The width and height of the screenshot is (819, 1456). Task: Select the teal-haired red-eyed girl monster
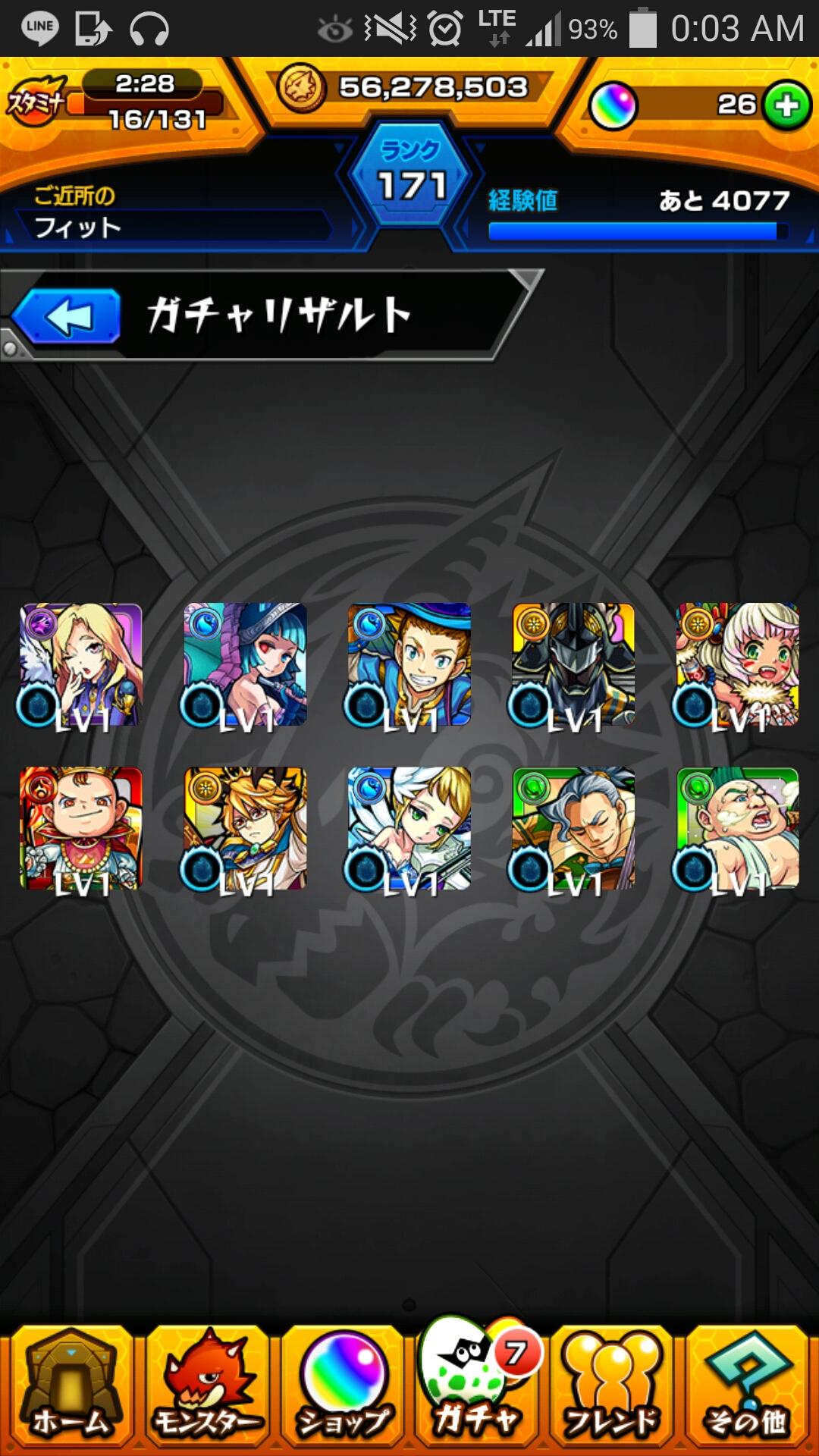[245, 664]
